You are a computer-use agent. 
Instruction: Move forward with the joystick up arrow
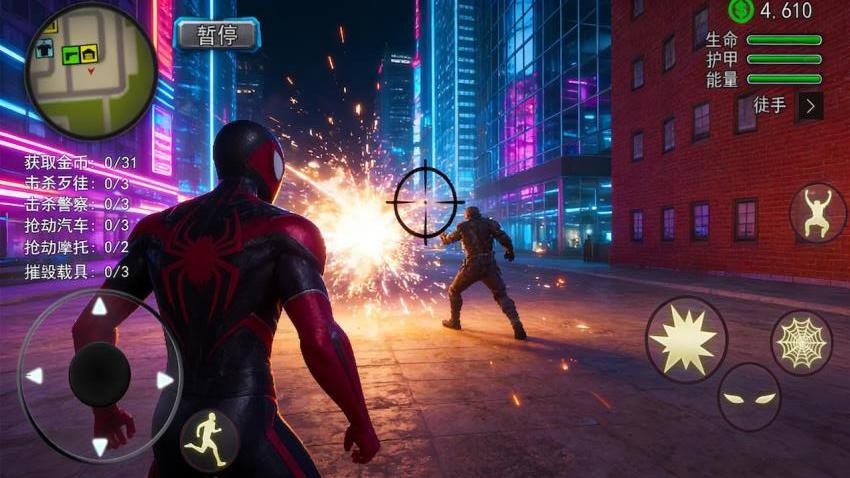[x=99, y=307]
